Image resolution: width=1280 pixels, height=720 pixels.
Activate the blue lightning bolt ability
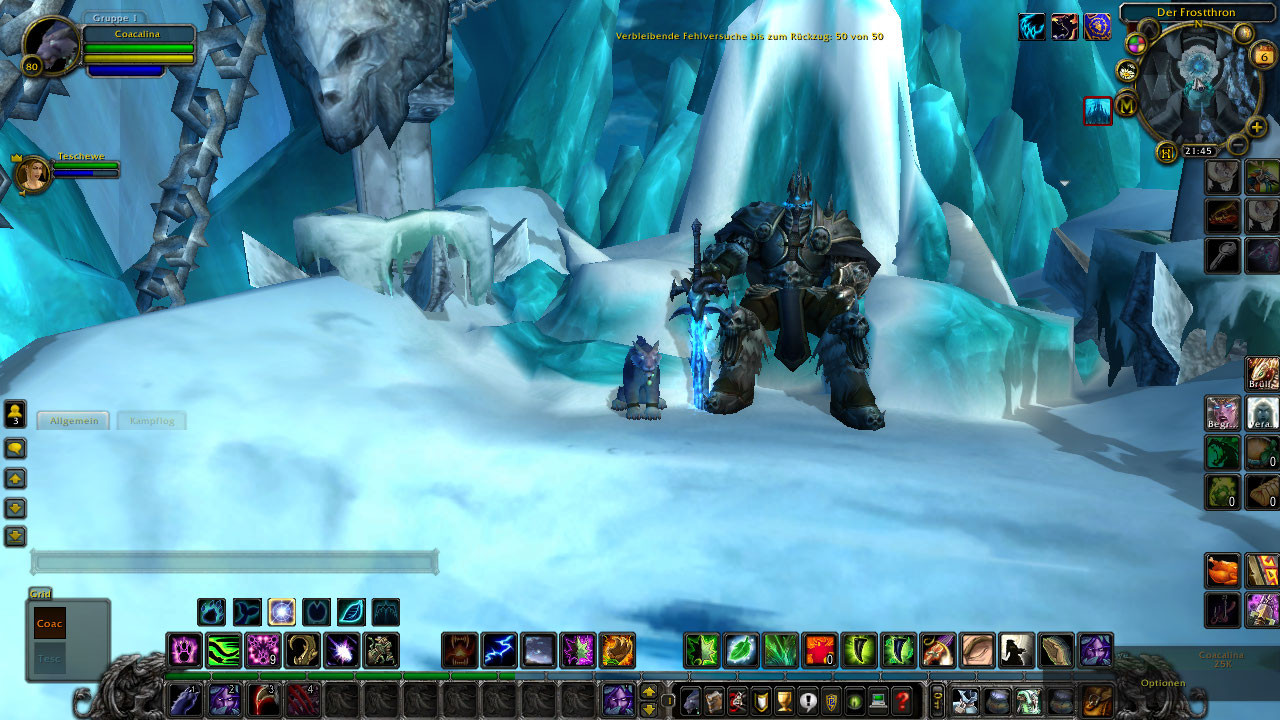pyautogui.click(x=500, y=651)
